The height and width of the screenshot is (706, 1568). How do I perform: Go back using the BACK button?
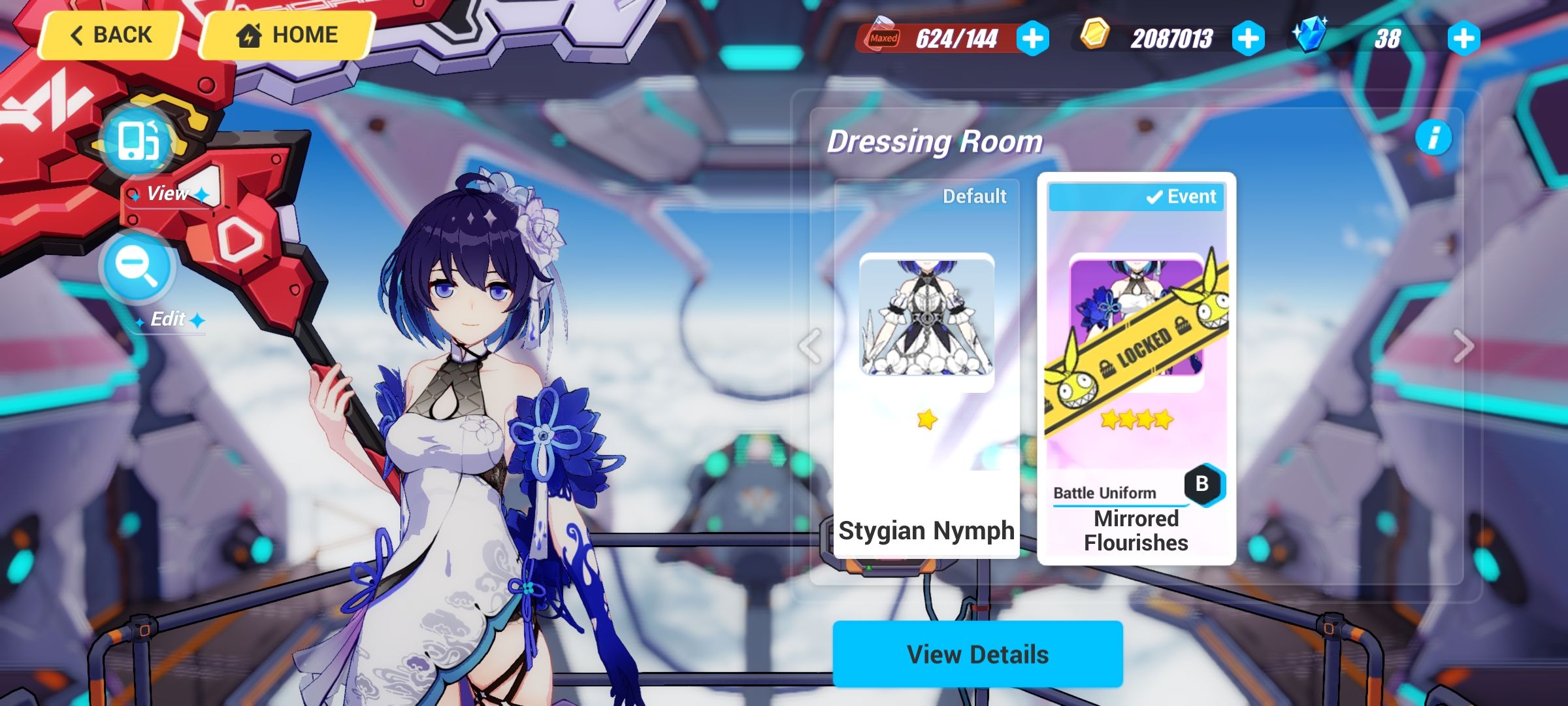[109, 34]
